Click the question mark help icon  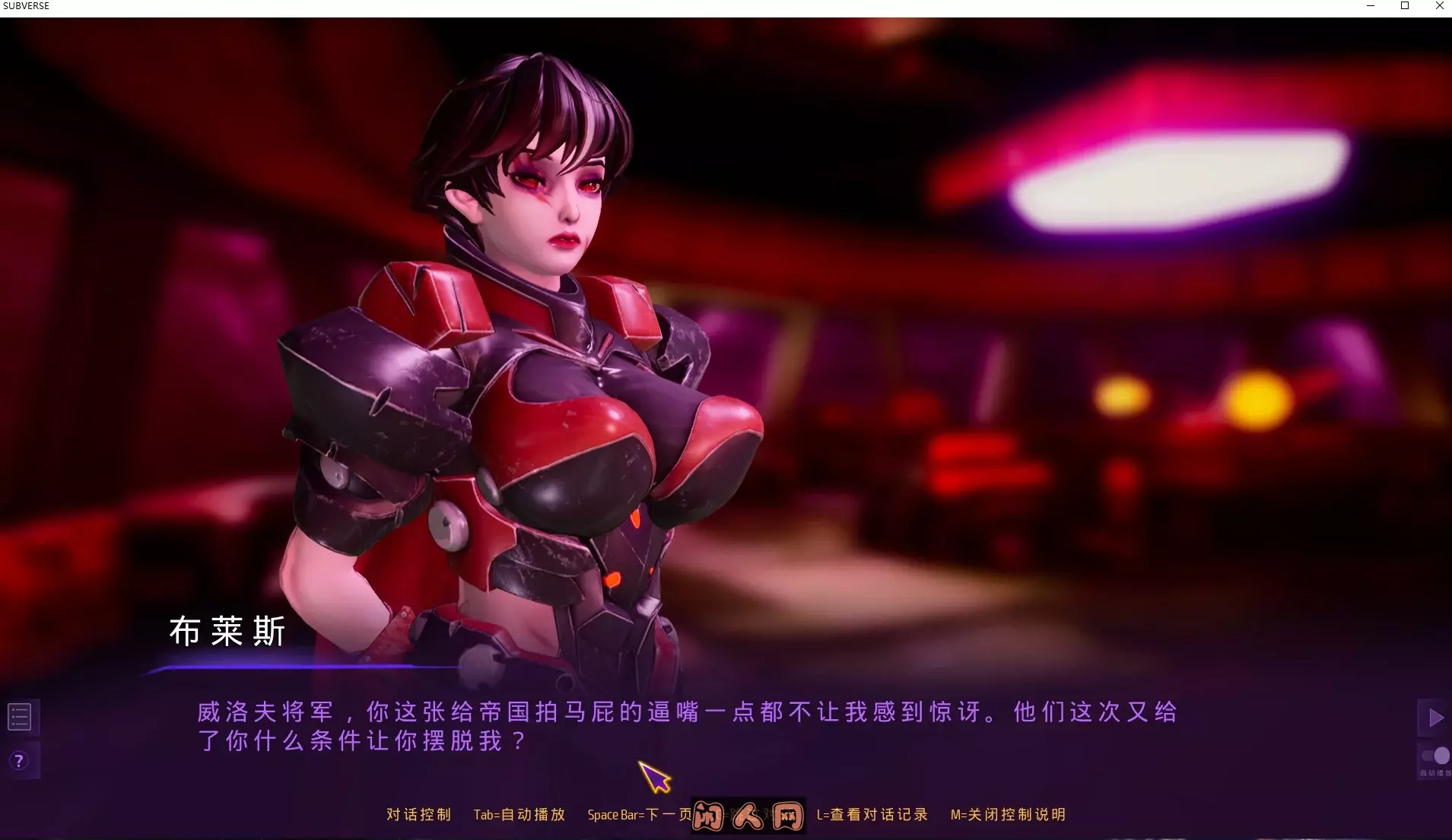18,760
